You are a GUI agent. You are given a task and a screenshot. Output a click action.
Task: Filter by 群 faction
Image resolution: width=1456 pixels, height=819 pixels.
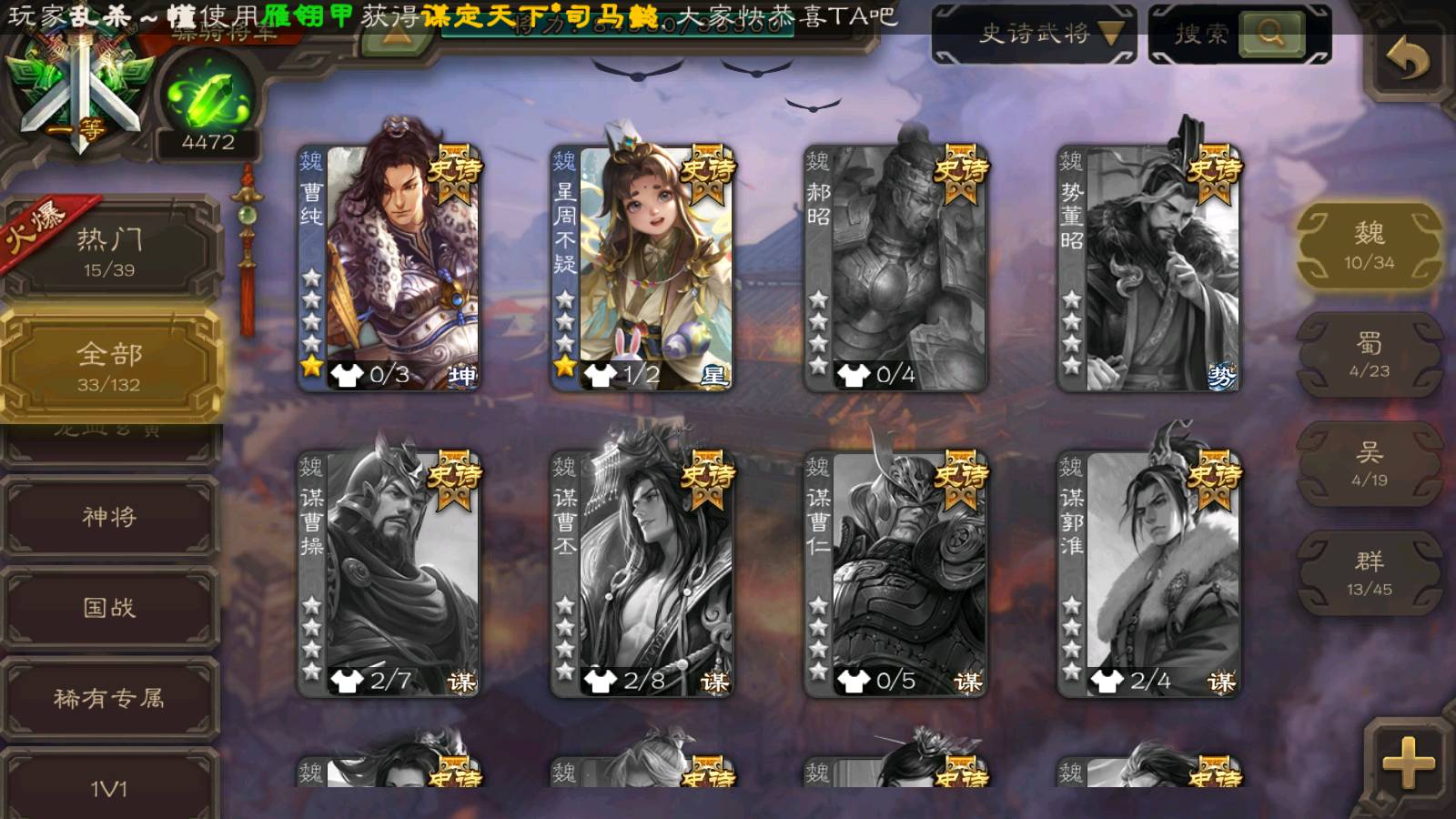pyautogui.click(x=1369, y=573)
